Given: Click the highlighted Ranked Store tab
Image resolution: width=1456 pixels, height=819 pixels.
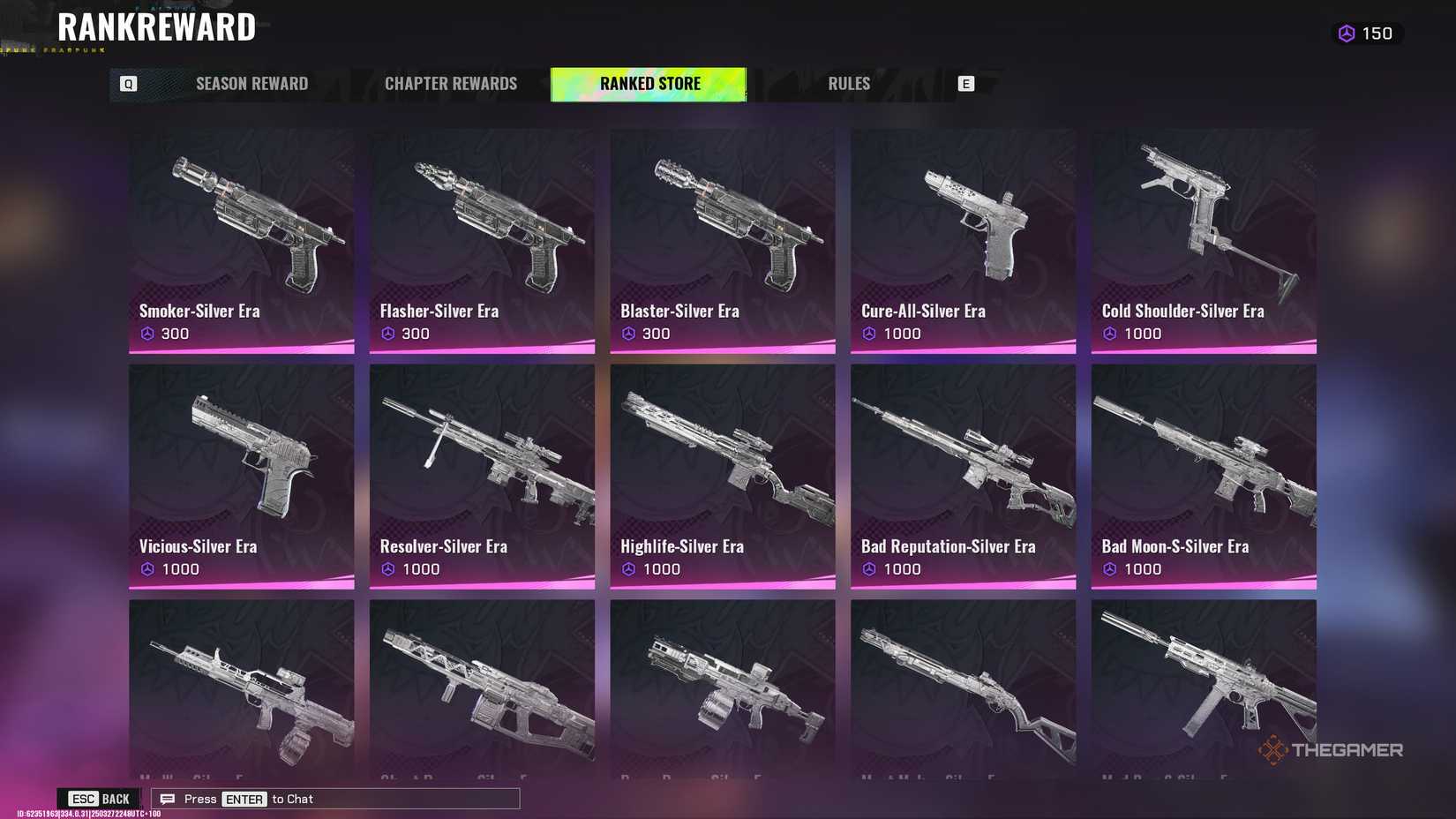Looking at the screenshot, I should coord(649,83).
